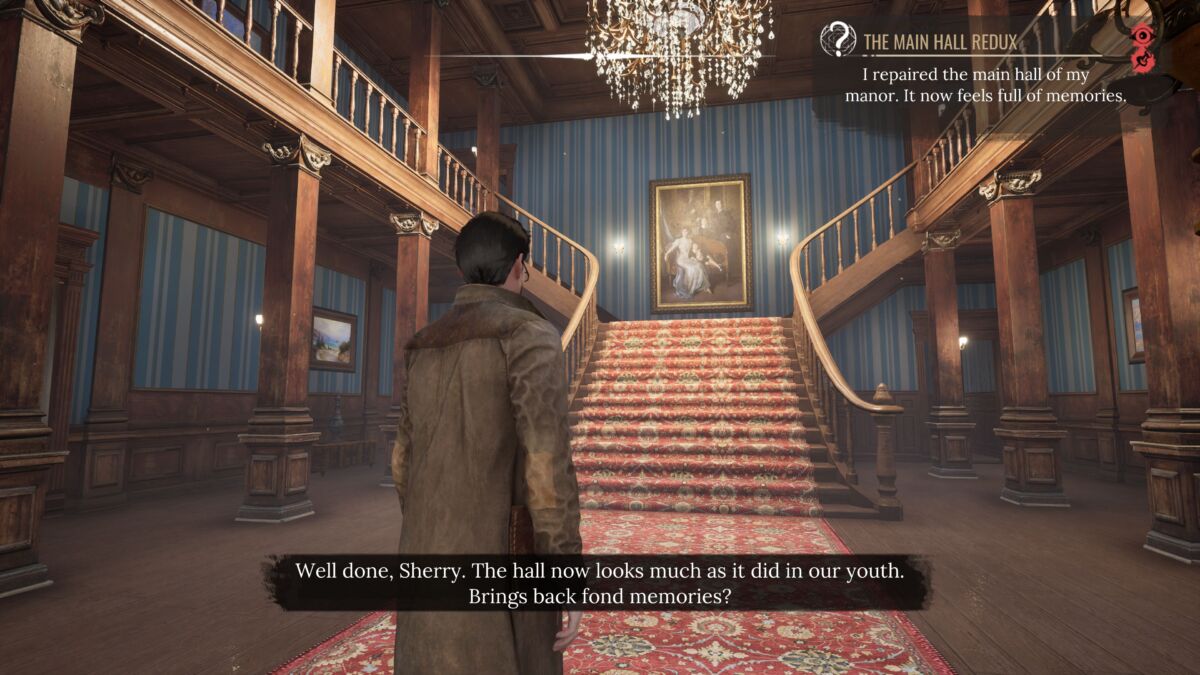
Task: Click the red pushpin icon
Action: click(x=1144, y=61)
